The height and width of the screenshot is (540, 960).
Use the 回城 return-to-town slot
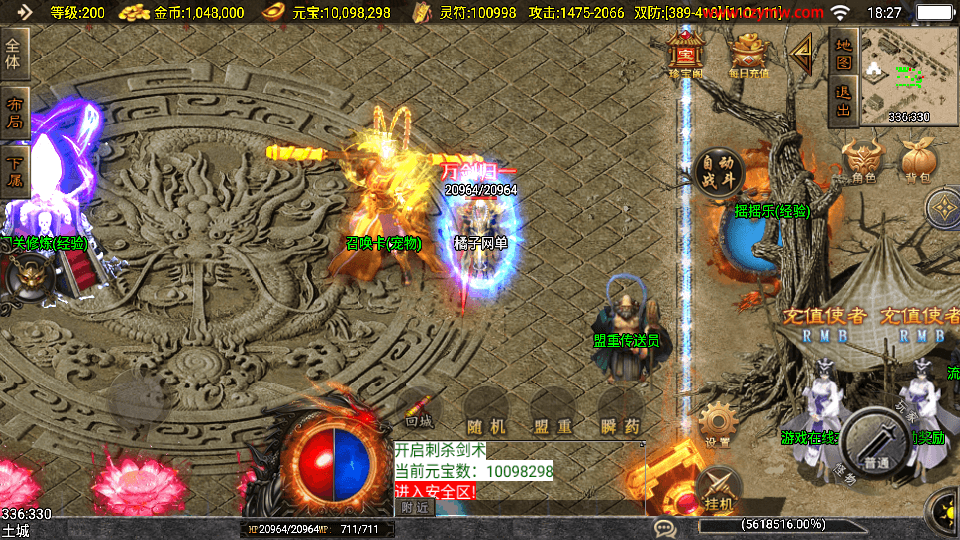pyautogui.click(x=420, y=411)
